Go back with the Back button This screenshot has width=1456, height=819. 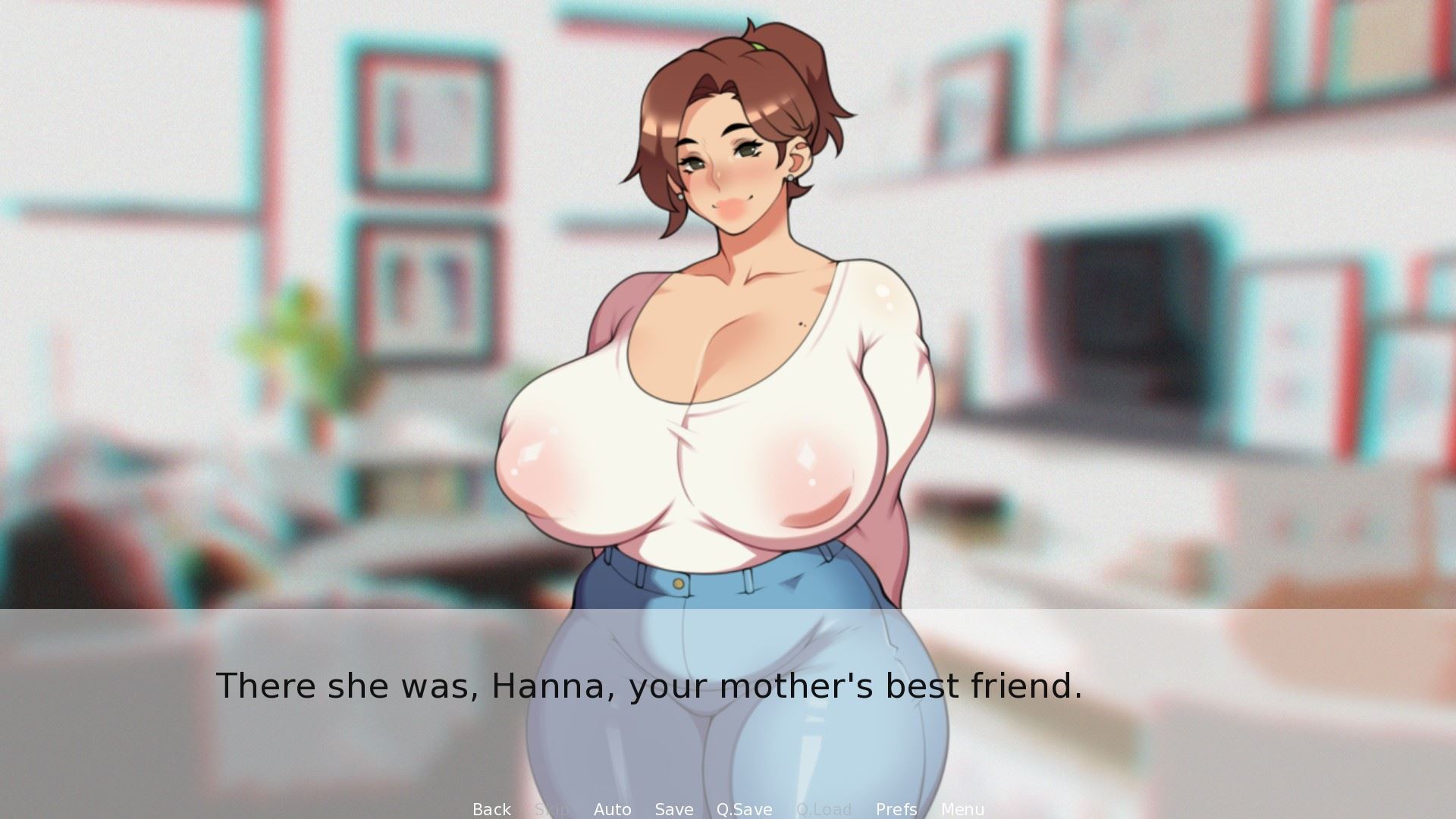[491, 809]
